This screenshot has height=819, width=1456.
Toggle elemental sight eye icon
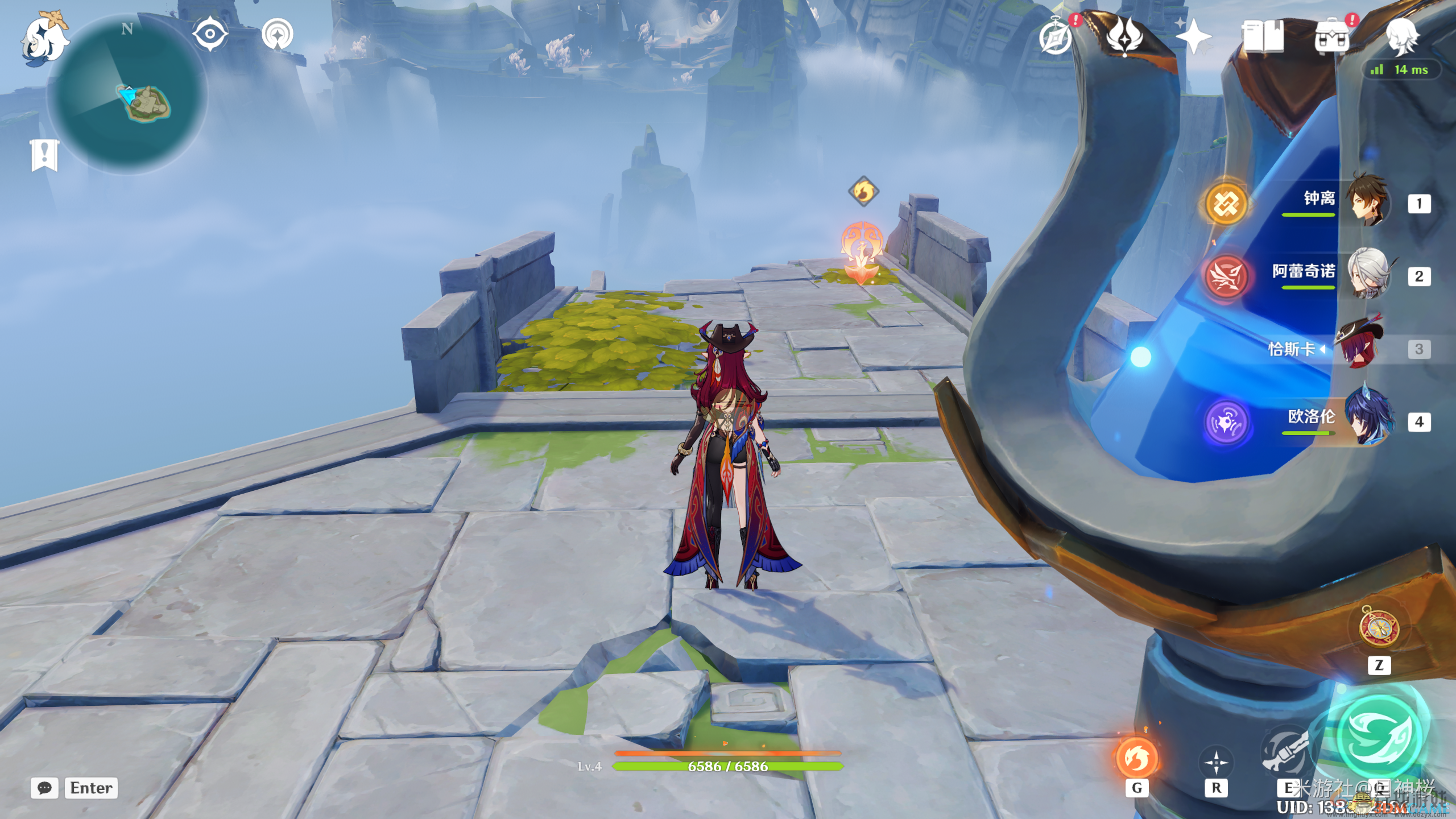tap(210, 34)
